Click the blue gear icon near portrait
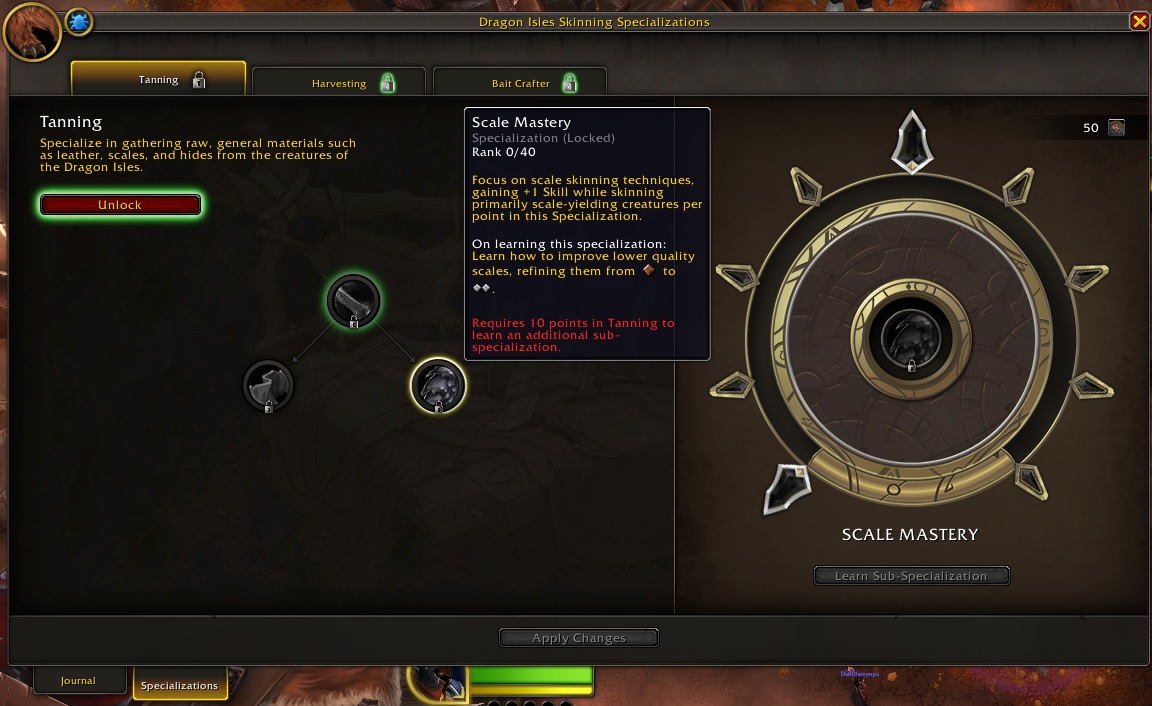Image resolution: width=1152 pixels, height=706 pixels. (x=79, y=22)
